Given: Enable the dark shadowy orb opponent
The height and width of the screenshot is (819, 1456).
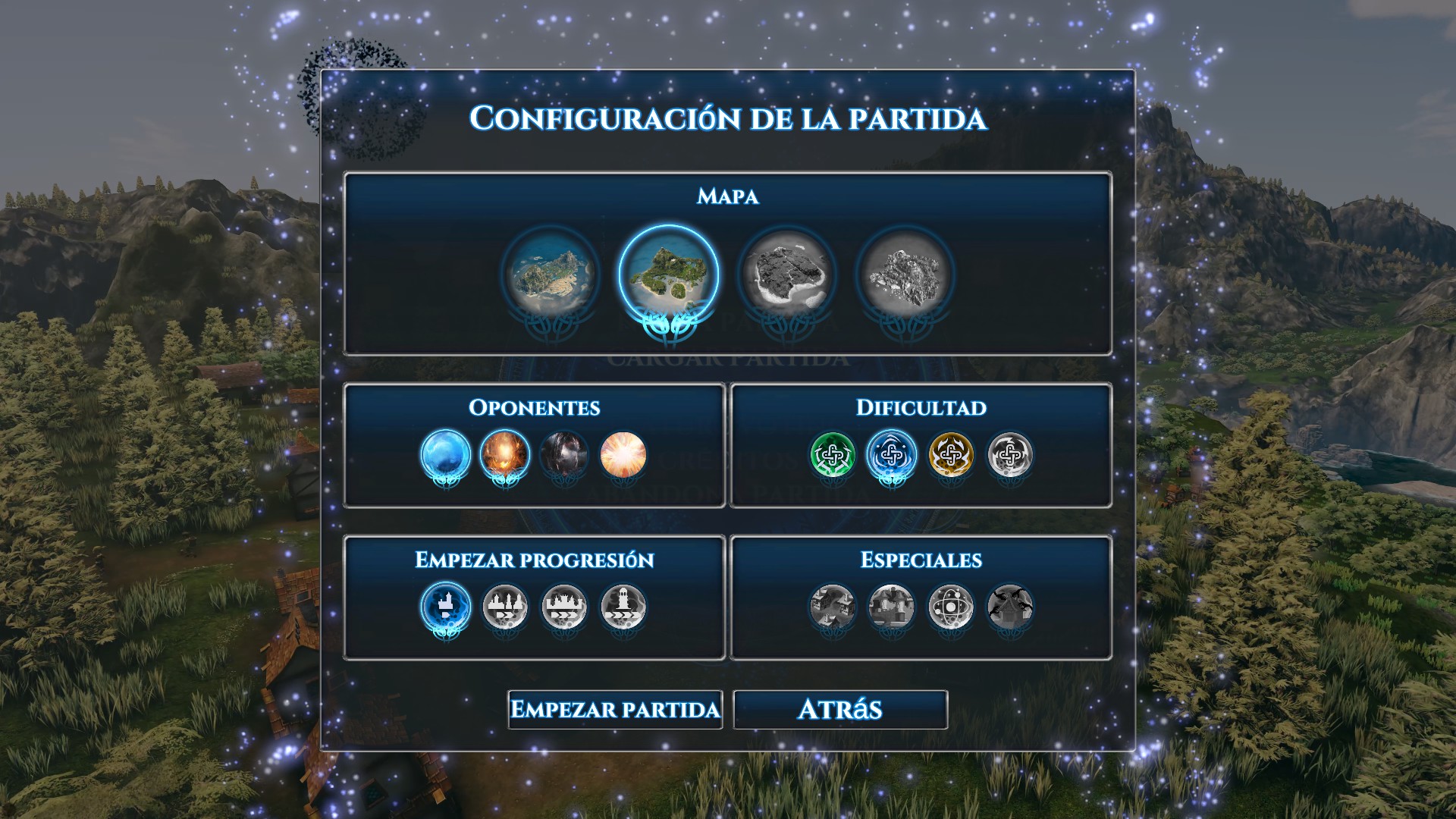Looking at the screenshot, I should tap(564, 455).
